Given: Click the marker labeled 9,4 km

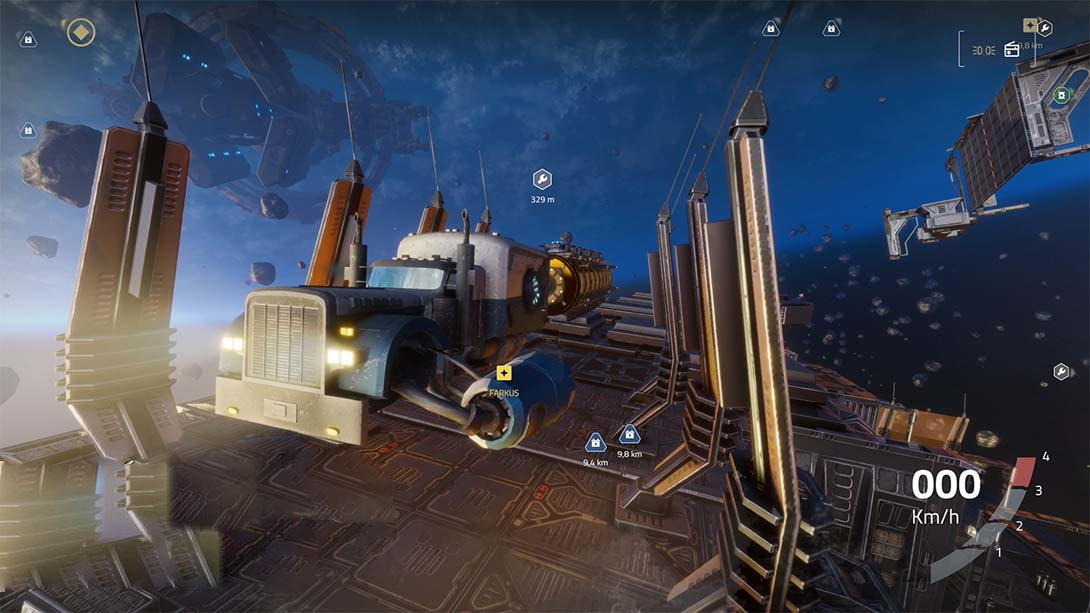Looking at the screenshot, I should pos(595,441).
